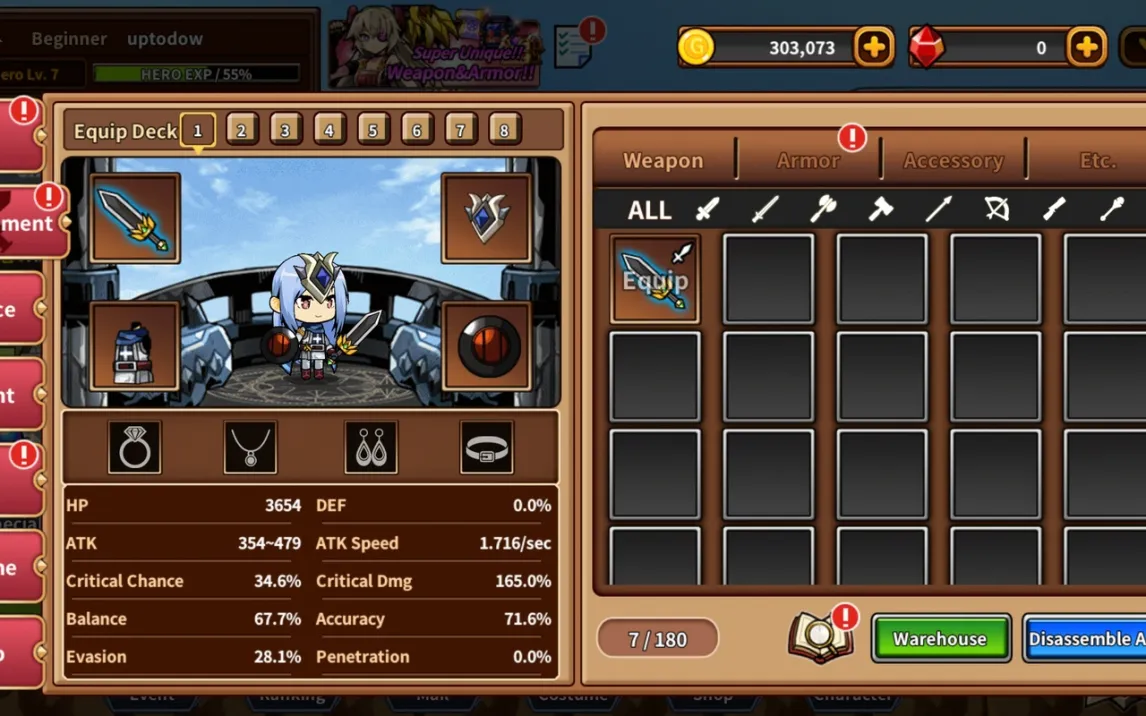1146x716 pixels.
Task: Select the Etc. tab
Action: (x=1097, y=160)
